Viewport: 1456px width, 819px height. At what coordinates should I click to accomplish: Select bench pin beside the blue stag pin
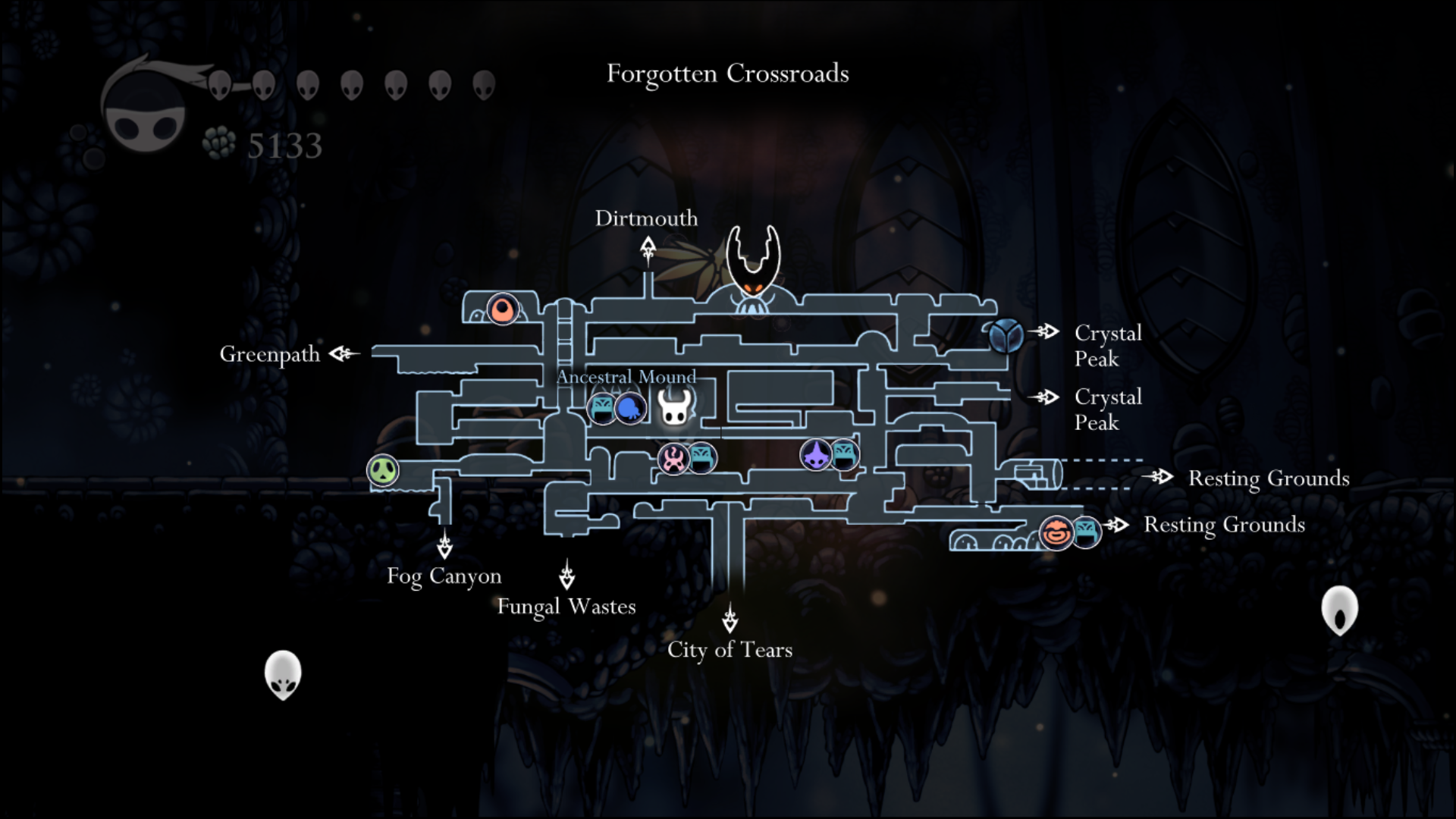[602, 409]
